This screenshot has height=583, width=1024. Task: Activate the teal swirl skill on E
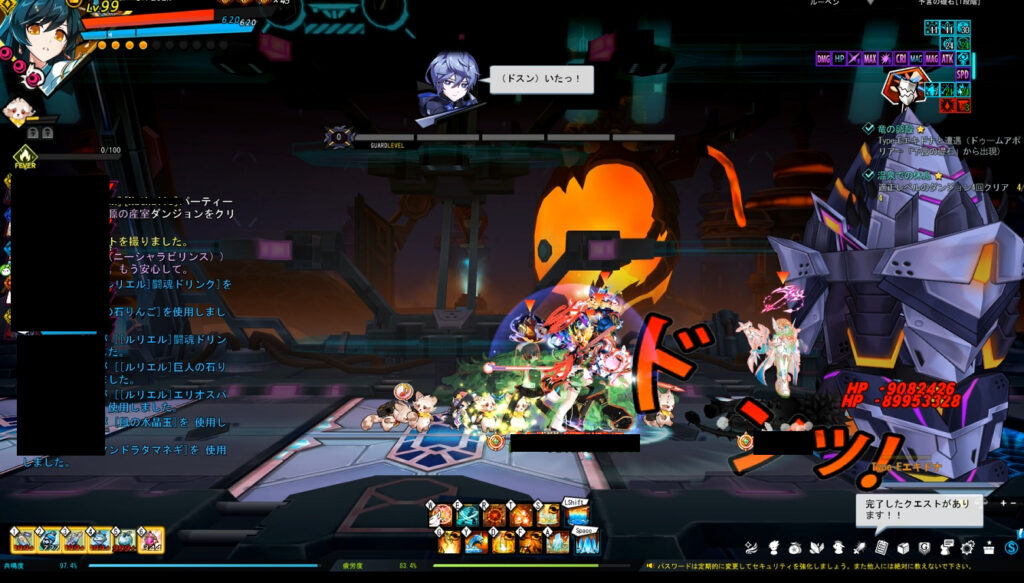click(468, 517)
